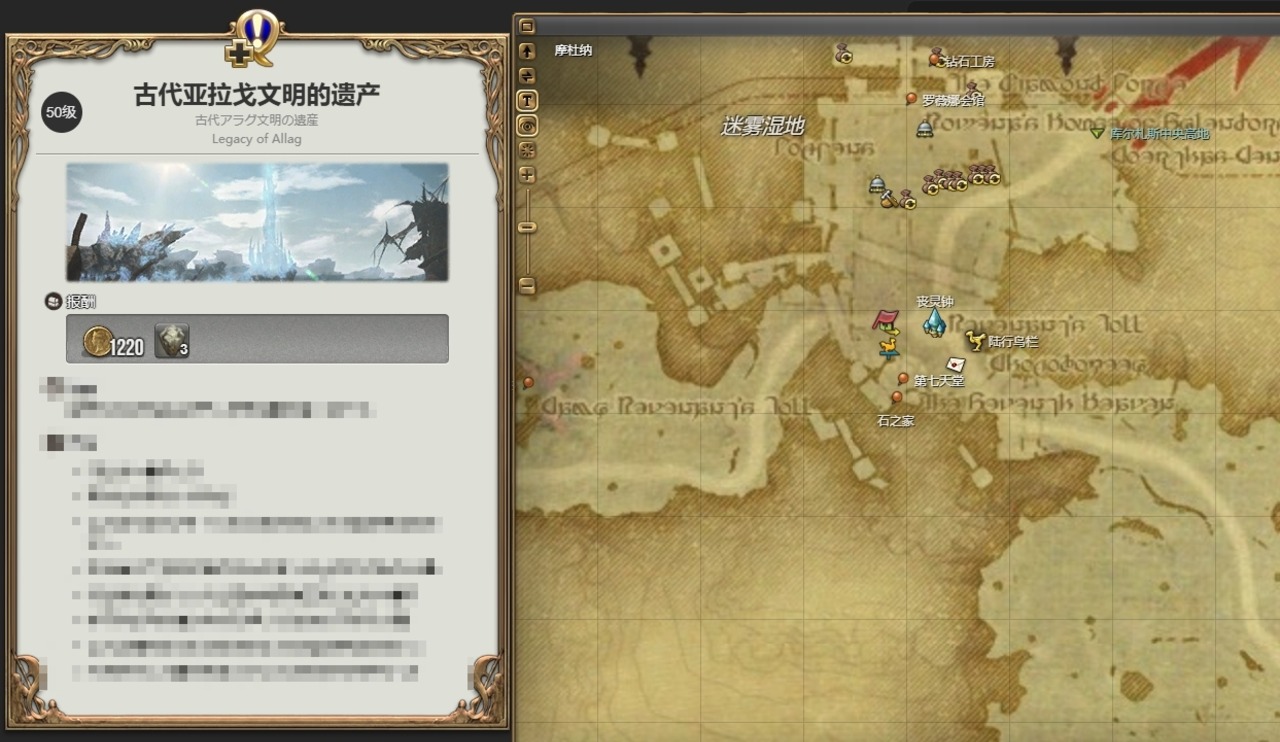Viewport: 1280px width, 742px height.
Task: Click the up-arrow button on the map toolbar
Action: (527, 50)
